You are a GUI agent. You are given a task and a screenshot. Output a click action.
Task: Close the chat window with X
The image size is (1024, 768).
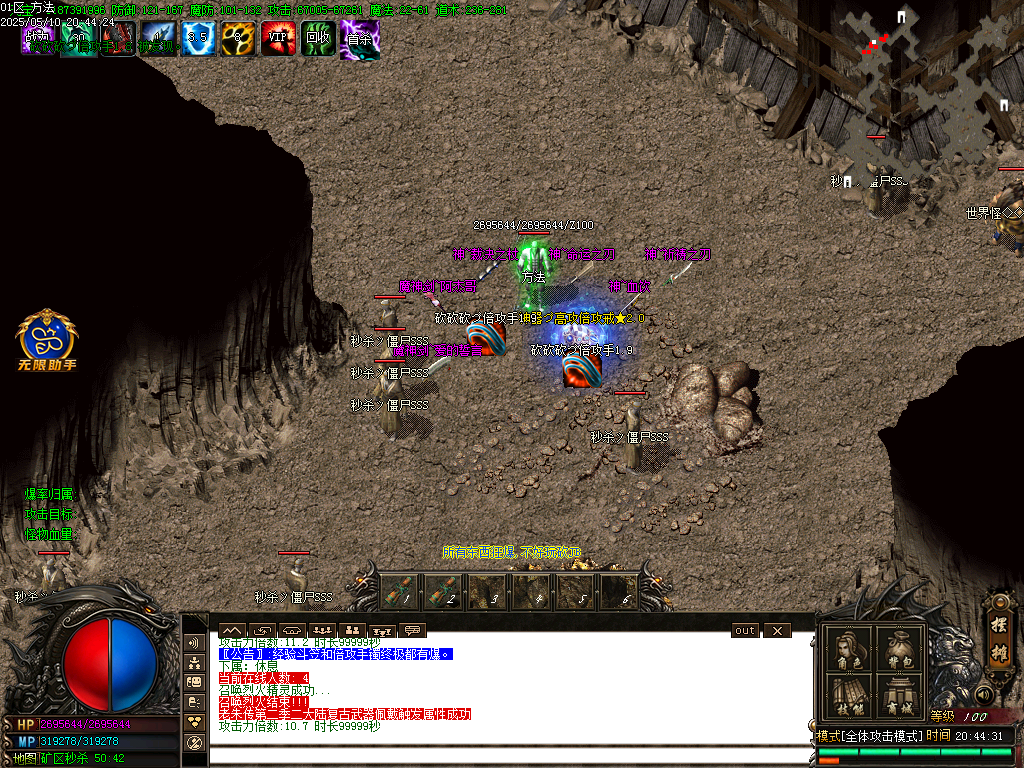[776, 631]
